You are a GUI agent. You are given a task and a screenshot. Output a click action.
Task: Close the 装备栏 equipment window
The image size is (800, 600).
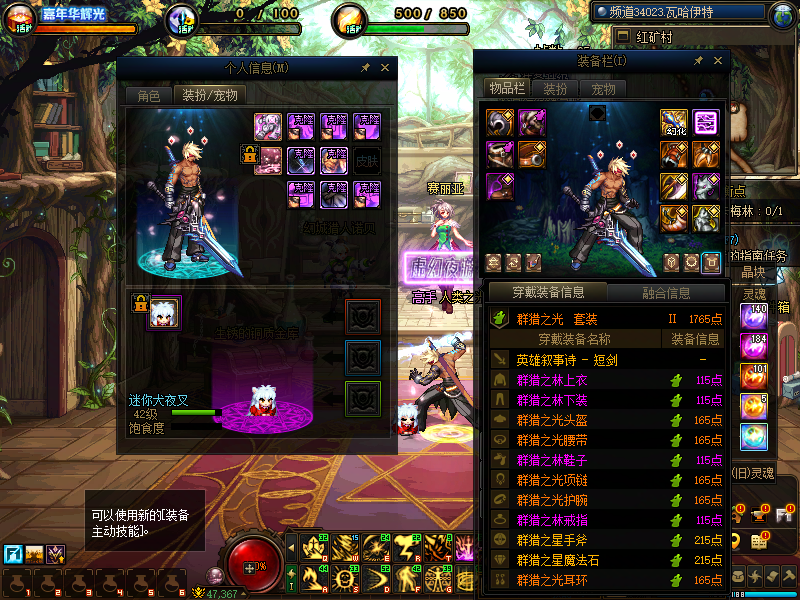(715, 61)
